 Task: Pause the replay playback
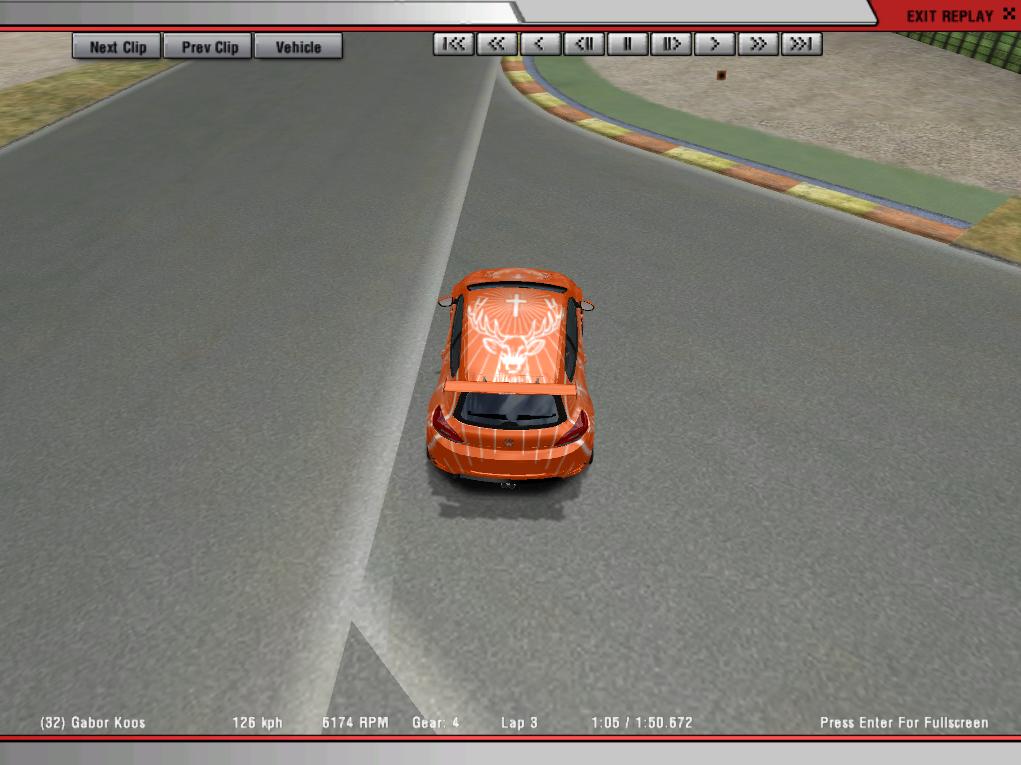click(x=627, y=44)
